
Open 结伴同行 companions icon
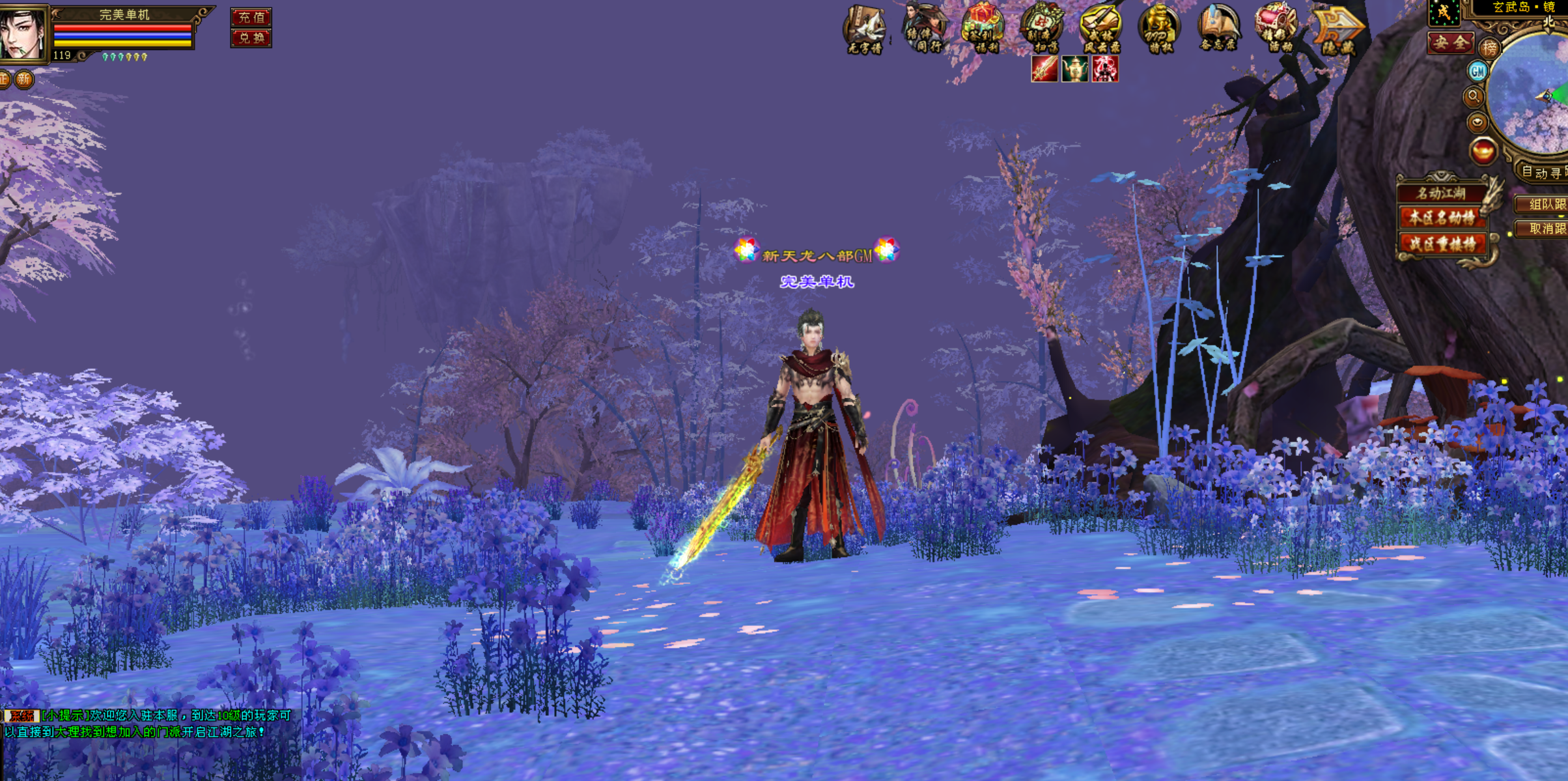(924, 28)
